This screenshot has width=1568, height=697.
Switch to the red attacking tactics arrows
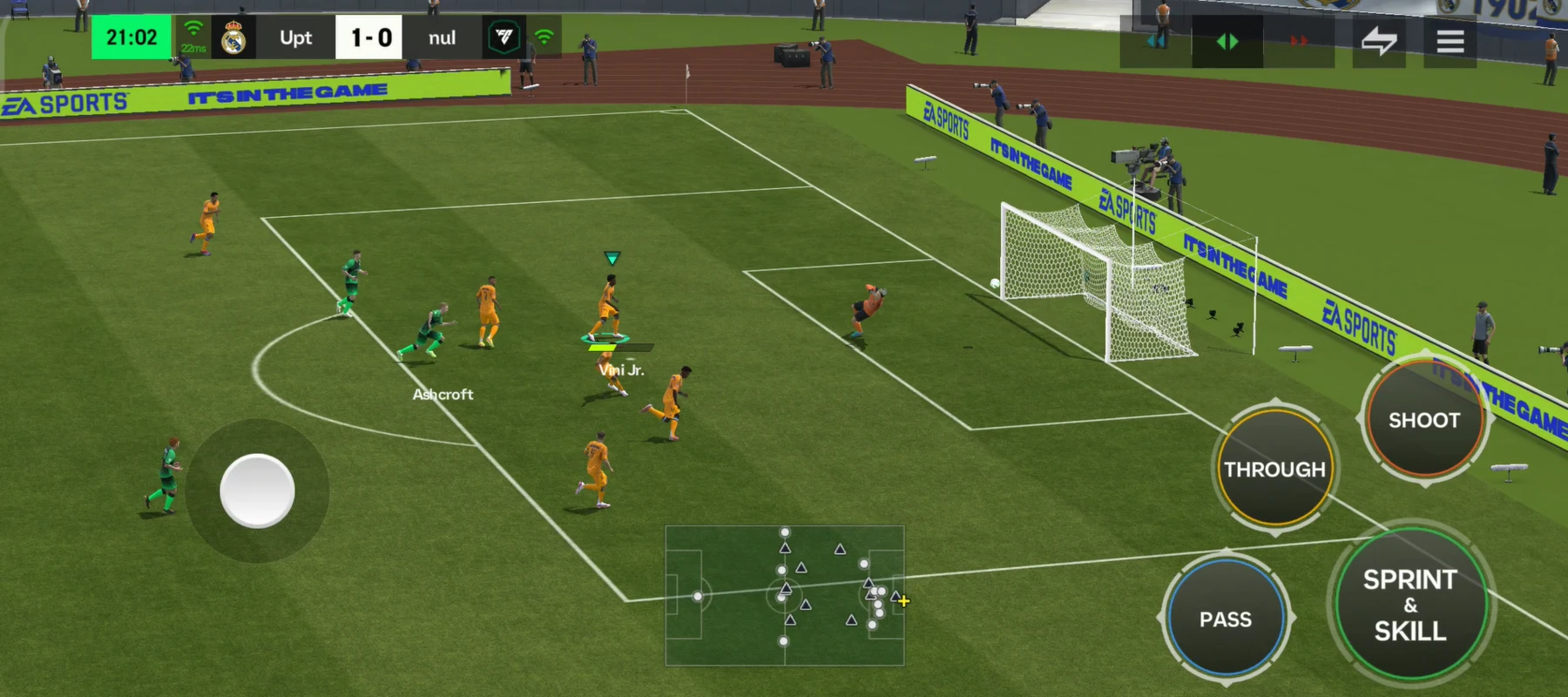click(x=1298, y=41)
